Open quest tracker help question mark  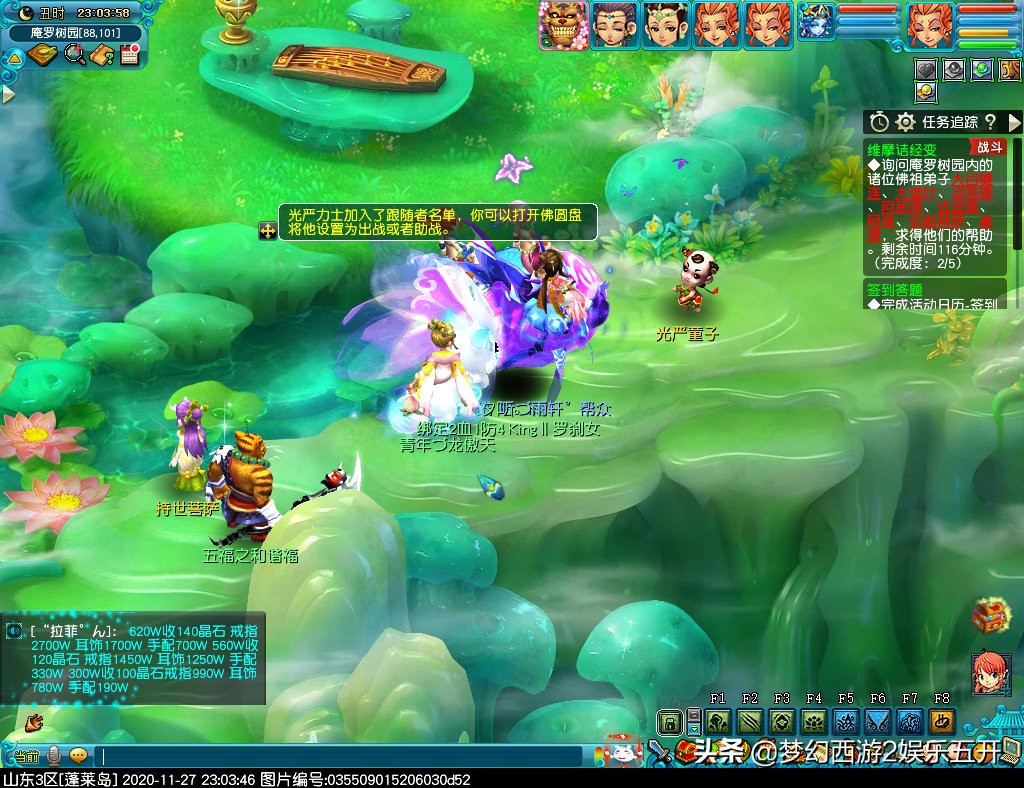(990, 122)
